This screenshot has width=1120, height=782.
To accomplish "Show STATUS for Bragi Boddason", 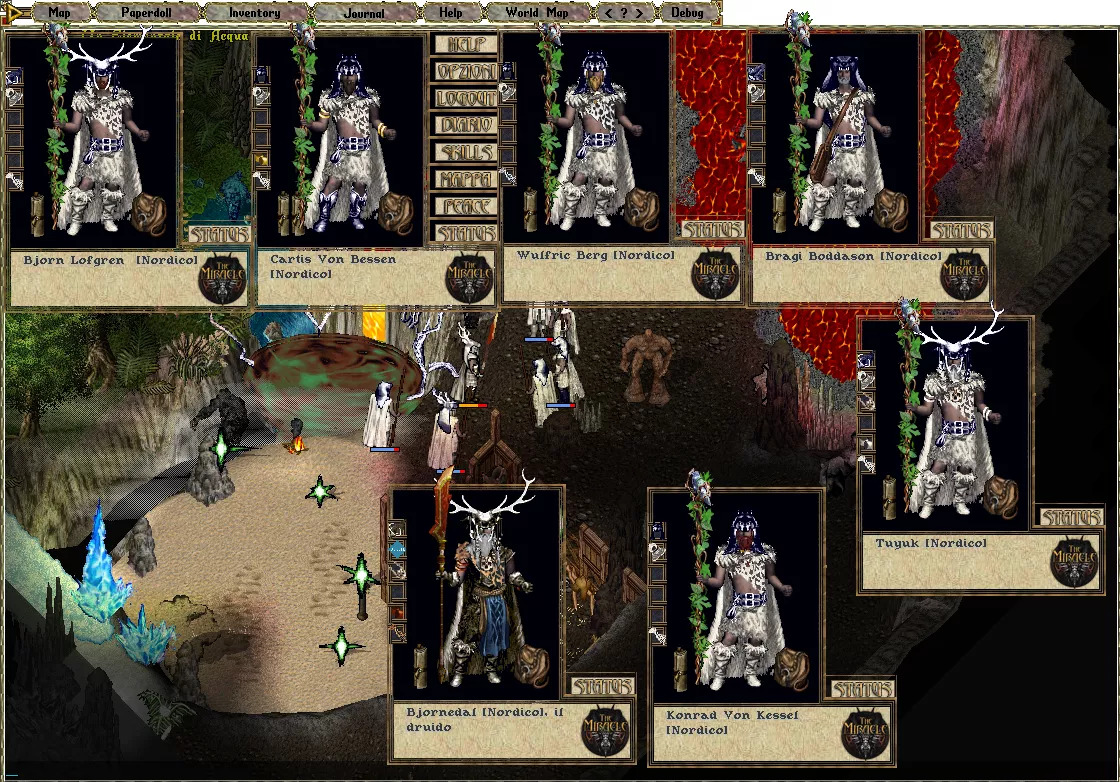I will click(x=959, y=231).
